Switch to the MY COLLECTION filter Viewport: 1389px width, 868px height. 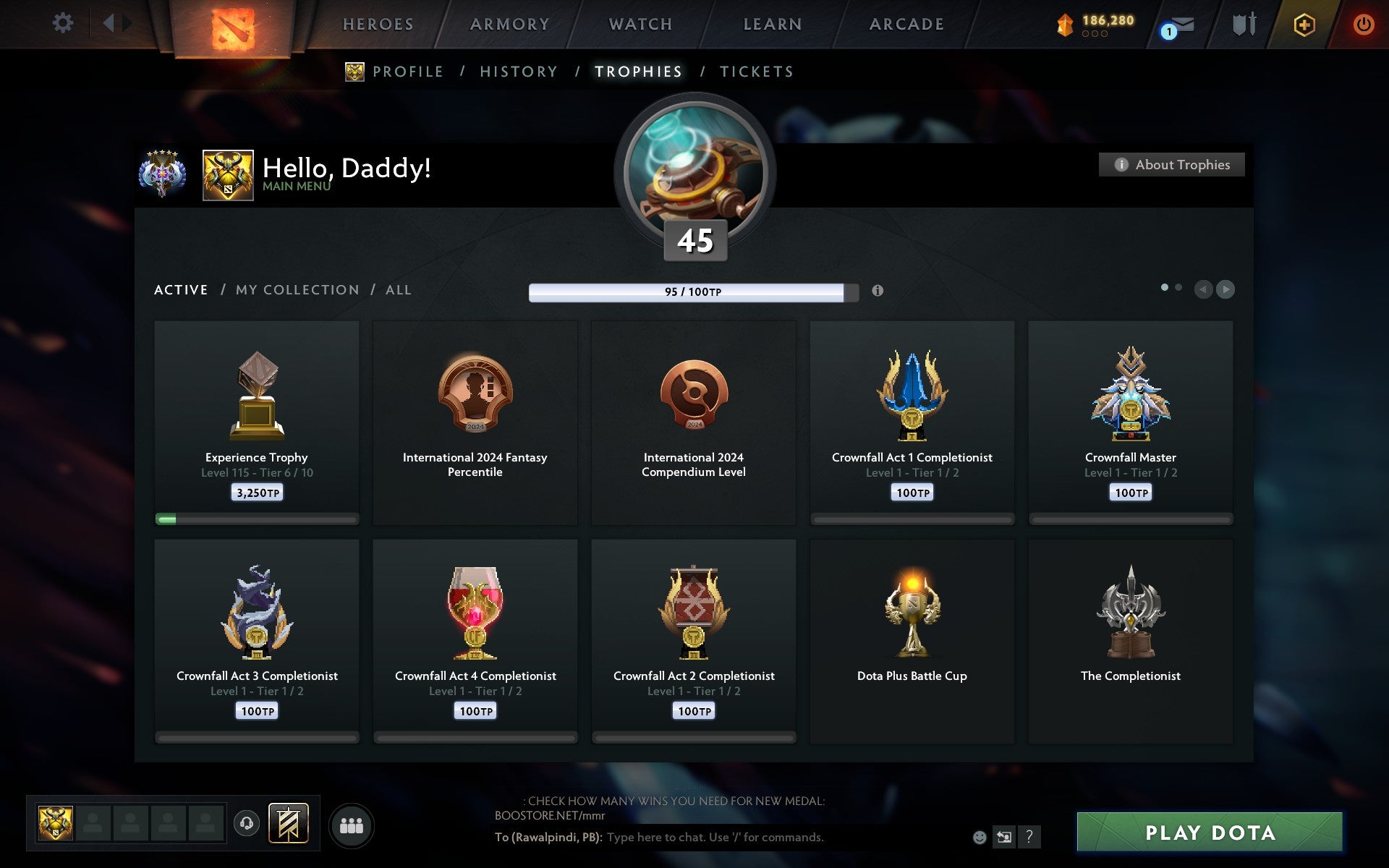[297, 289]
